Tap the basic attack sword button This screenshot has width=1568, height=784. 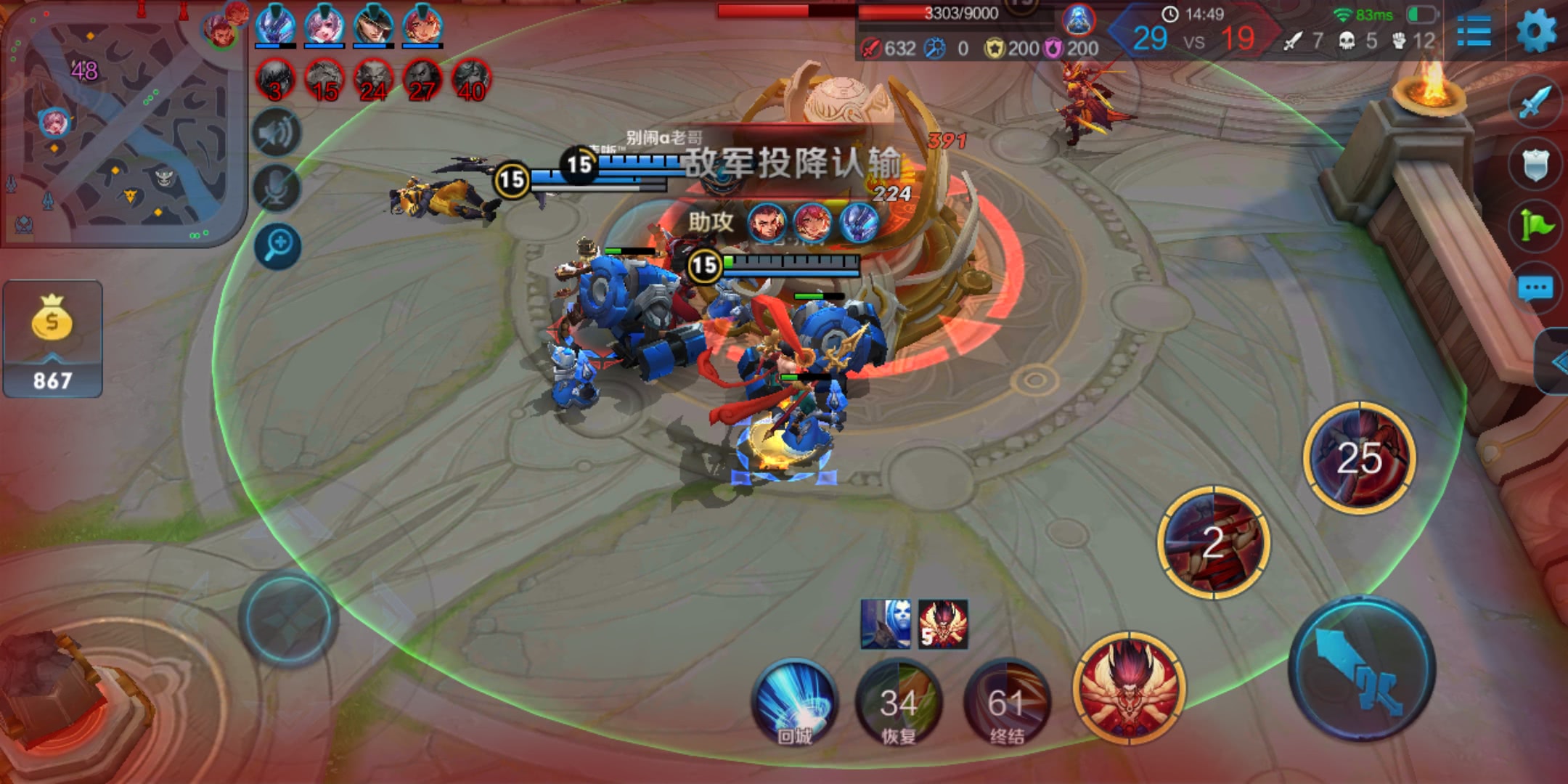pyautogui.click(x=1362, y=668)
